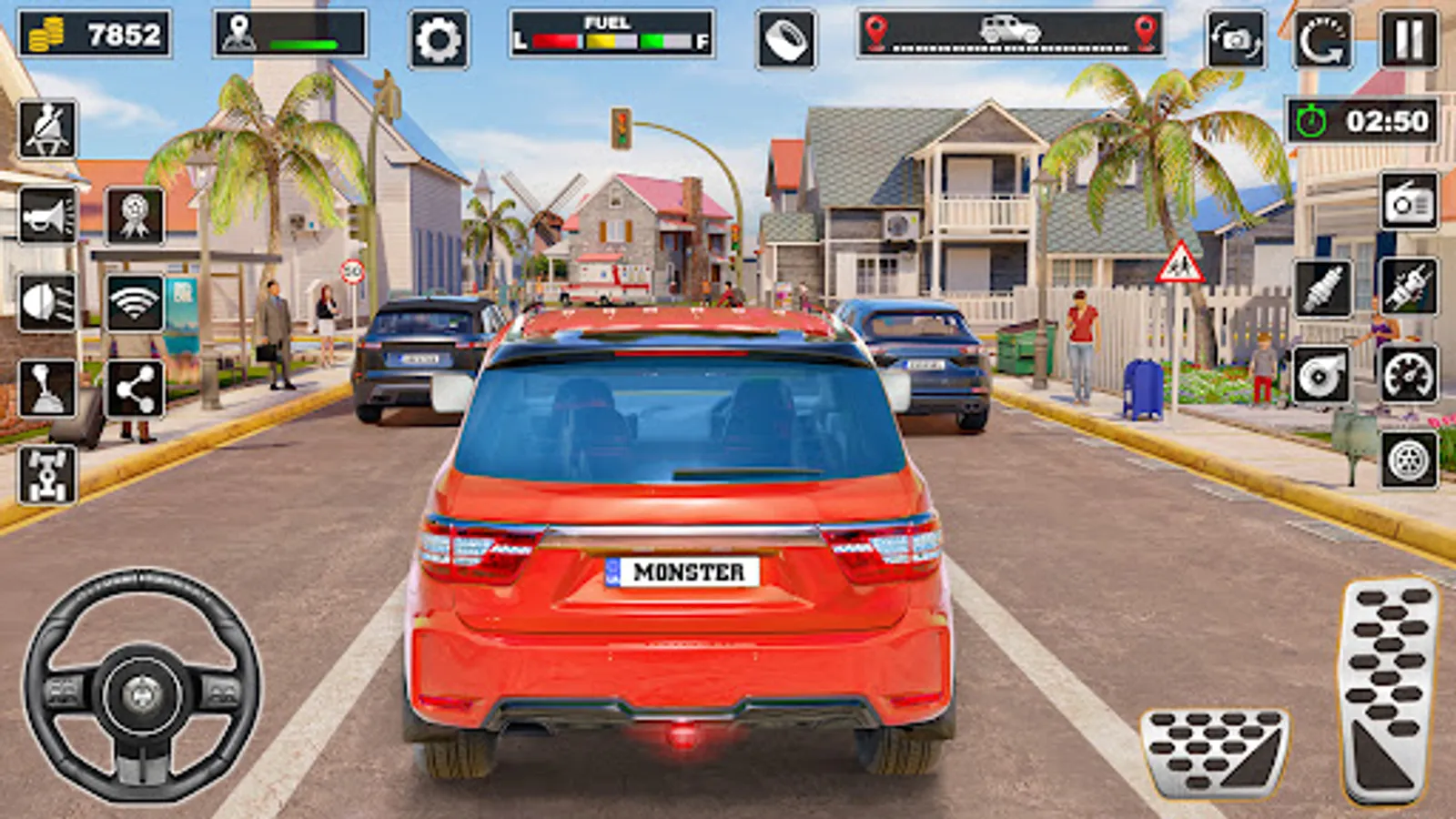Turn on the headlights
1456x819 pixels.
click(47, 302)
